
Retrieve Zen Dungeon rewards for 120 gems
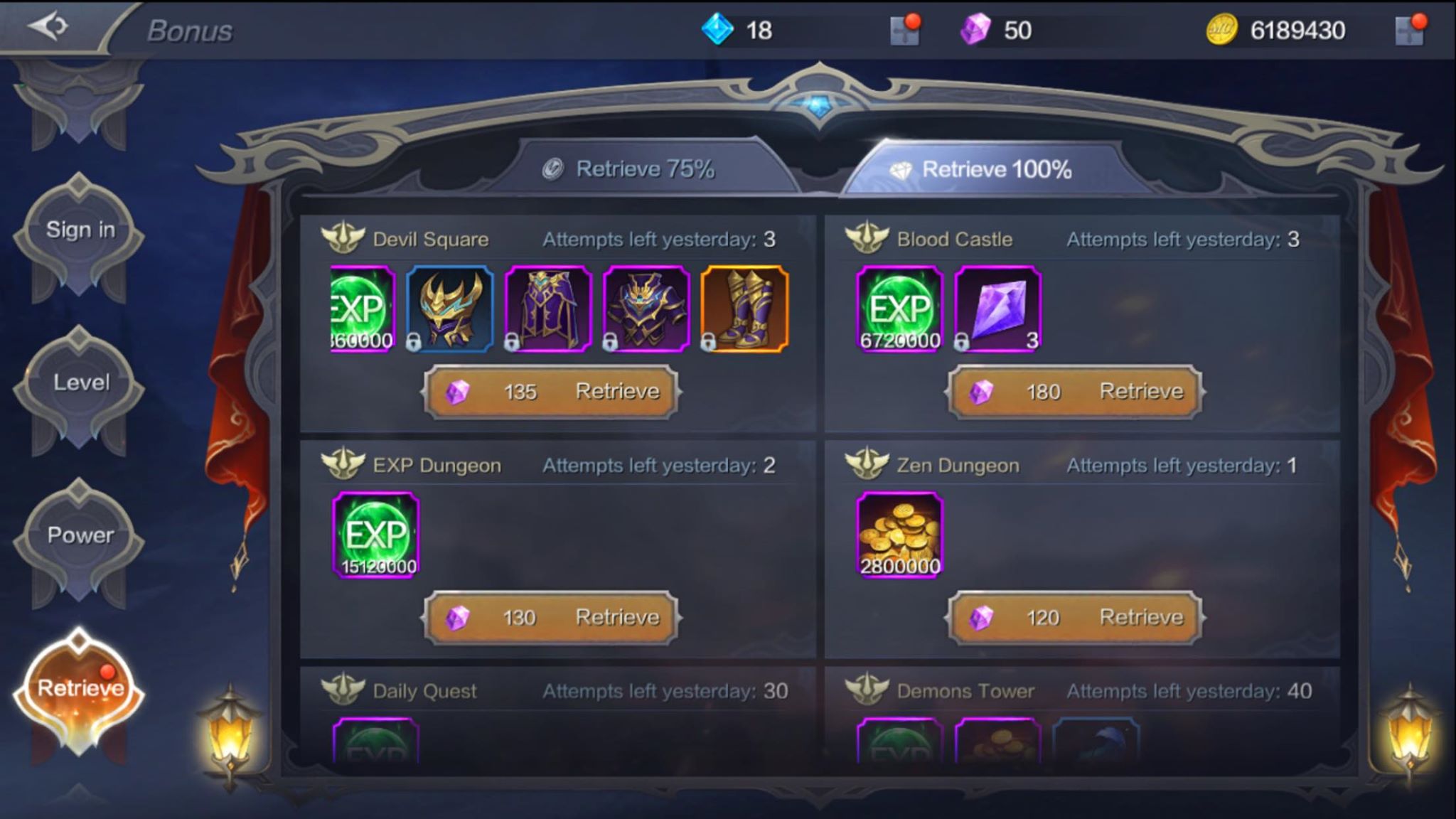pos(1075,618)
